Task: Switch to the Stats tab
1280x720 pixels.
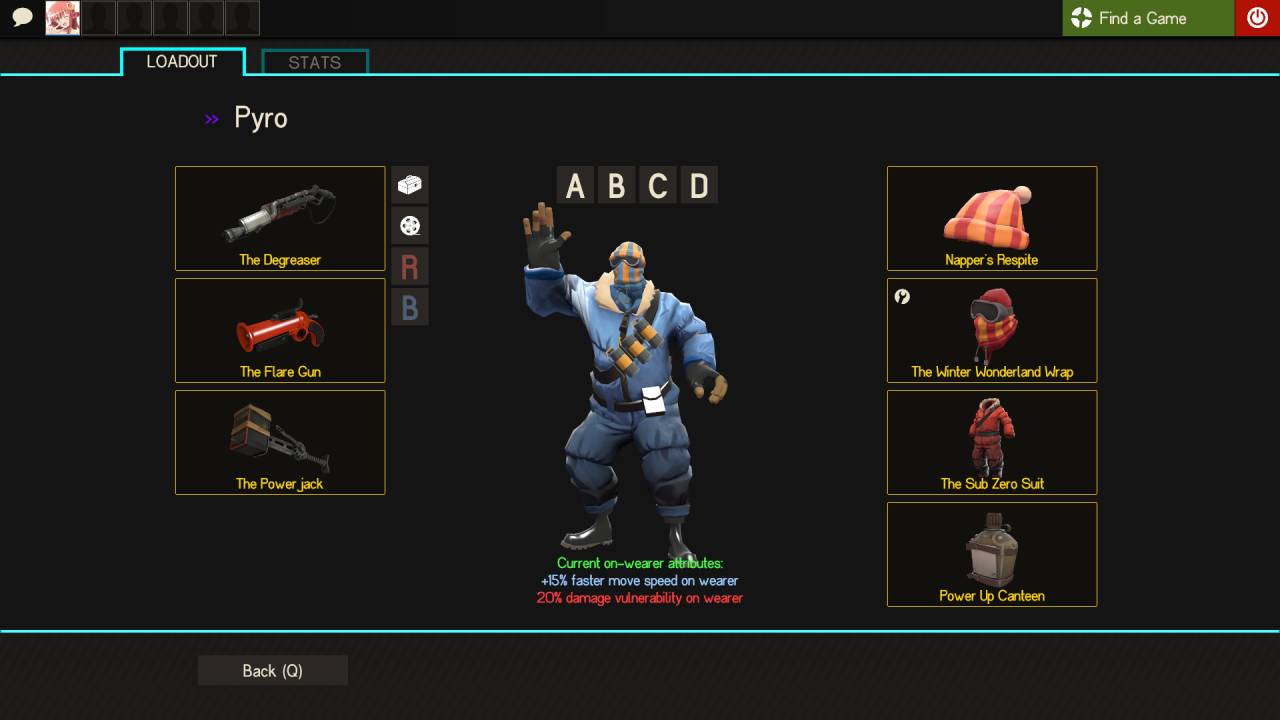Action: pos(315,62)
